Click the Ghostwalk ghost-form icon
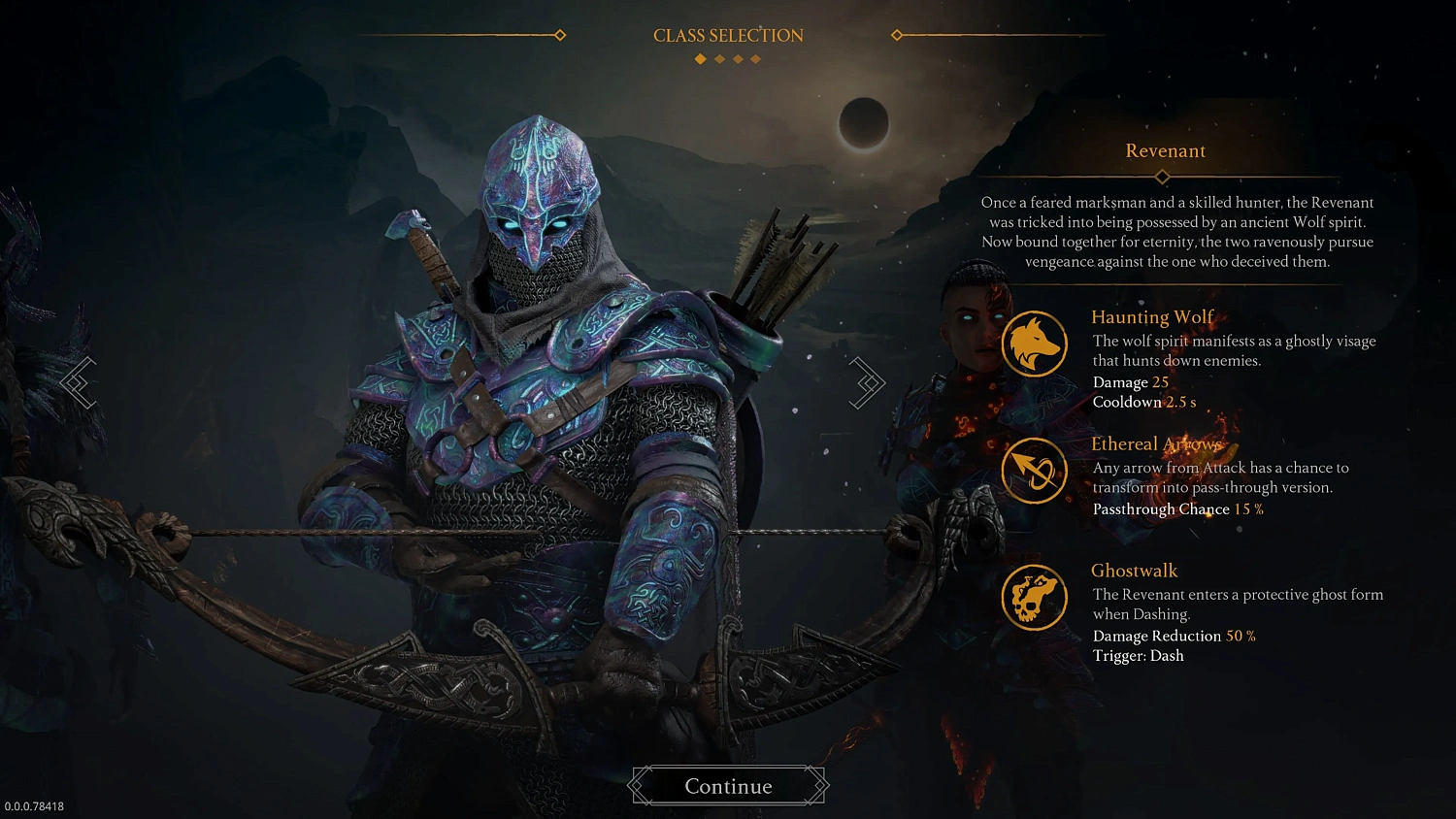1456x819 pixels. tap(1034, 598)
